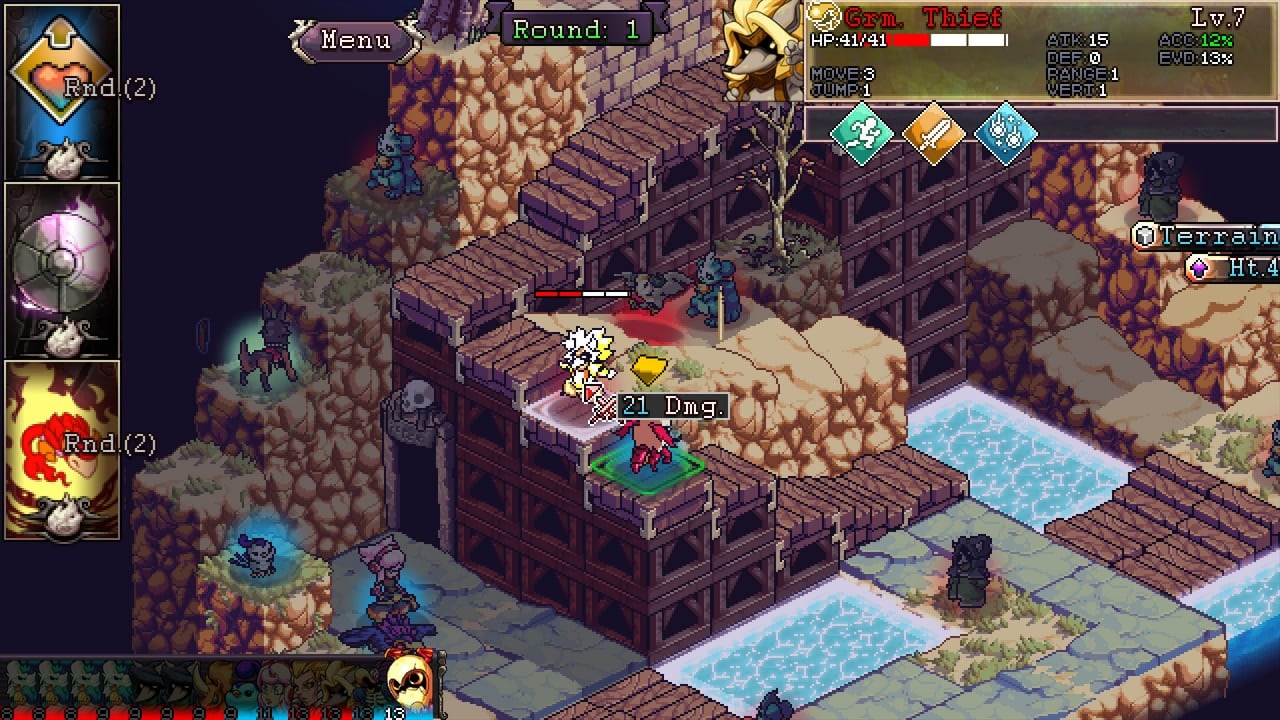Activate the orange sword attack icon
The height and width of the screenshot is (720, 1280).
point(933,133)
